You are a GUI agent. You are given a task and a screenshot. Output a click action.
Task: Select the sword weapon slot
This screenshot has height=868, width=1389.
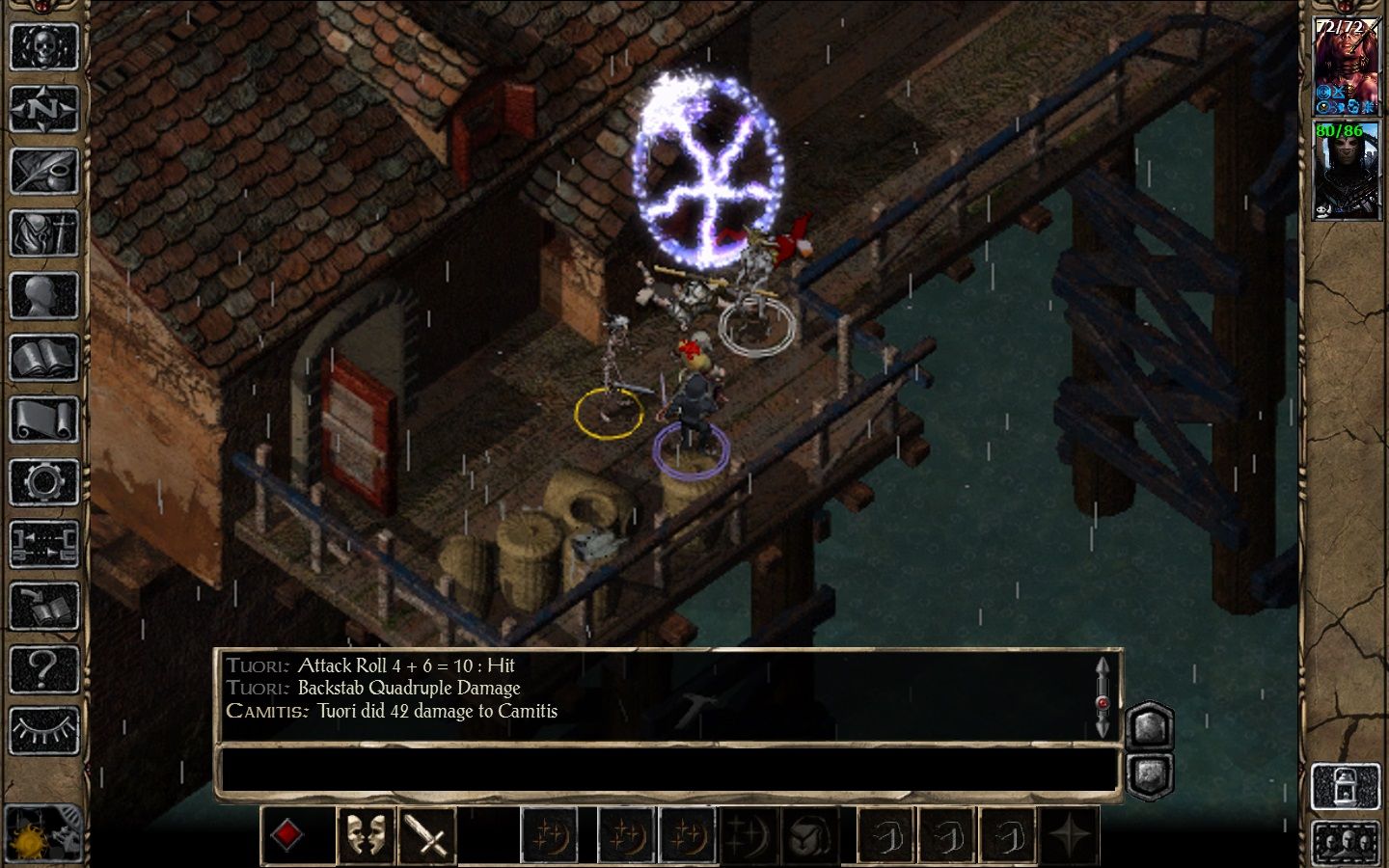tap(425, 835)
